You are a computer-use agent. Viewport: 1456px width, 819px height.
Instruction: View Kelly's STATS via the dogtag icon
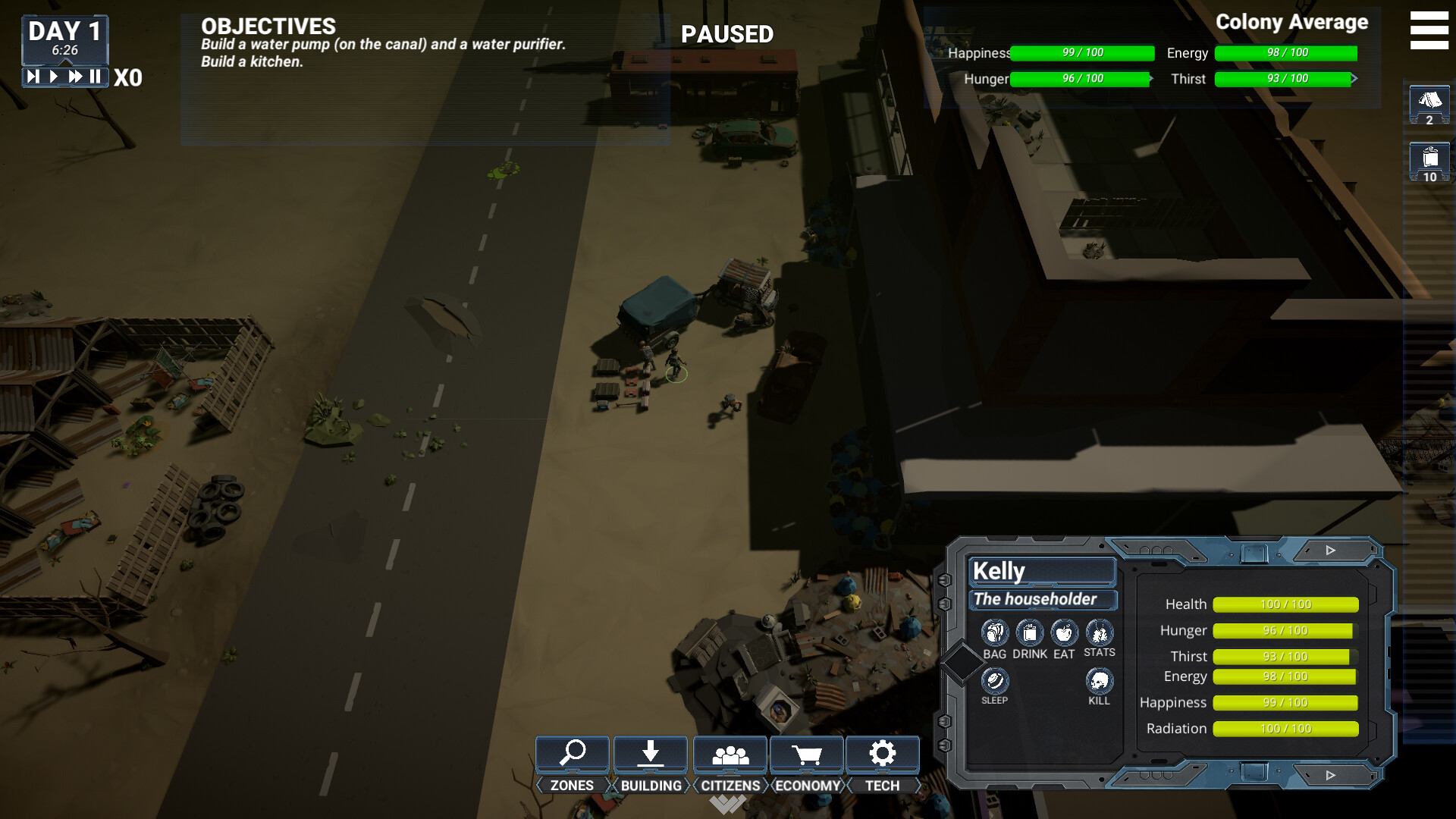tap(1099, 631)
